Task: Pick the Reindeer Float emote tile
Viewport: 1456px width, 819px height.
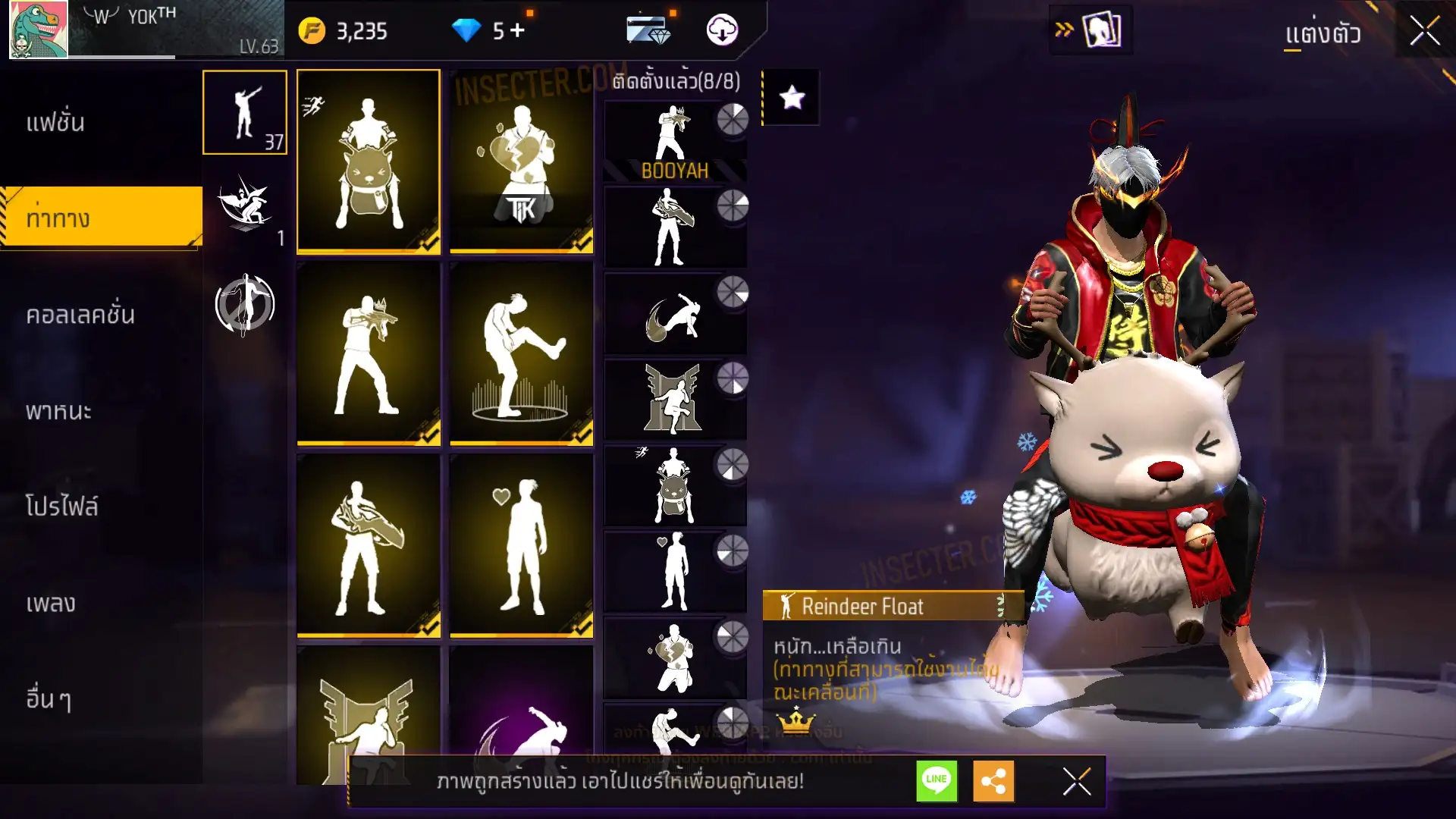Action: 369,162
